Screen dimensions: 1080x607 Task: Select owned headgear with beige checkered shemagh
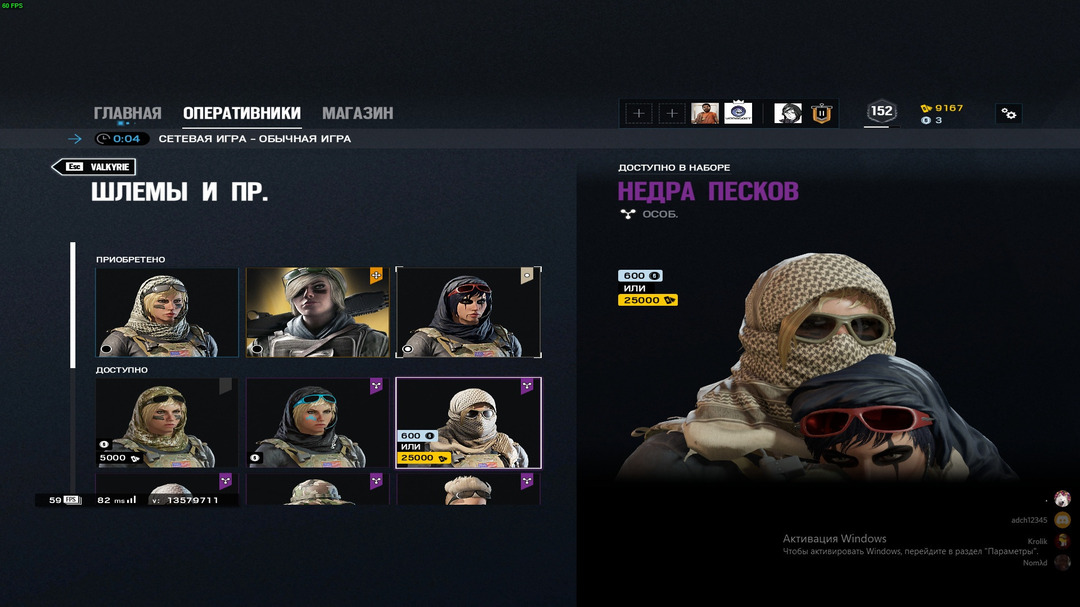(x=167, y=312)
